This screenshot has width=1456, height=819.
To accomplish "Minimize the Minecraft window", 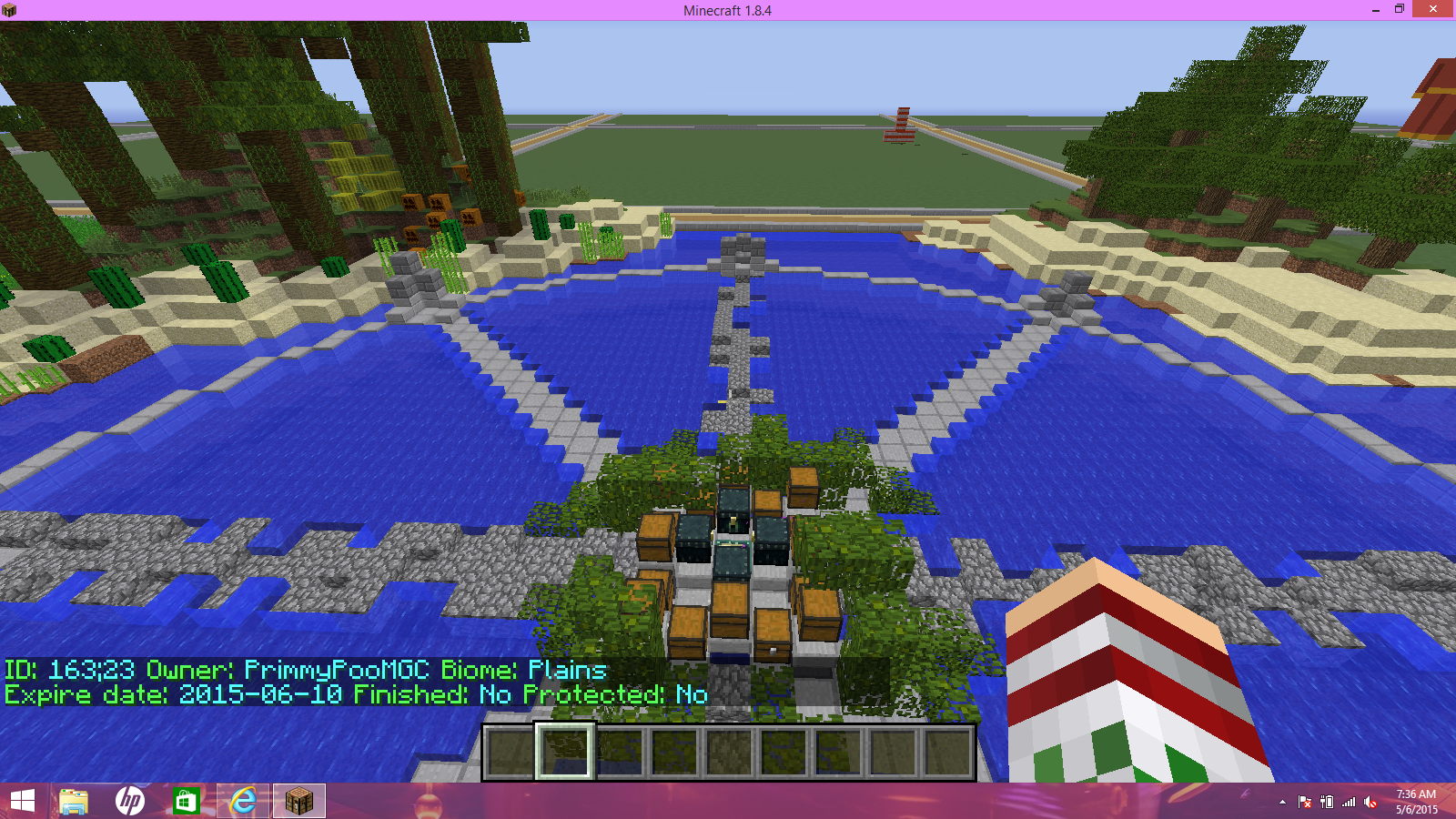I will click(x=1375, y=9).
